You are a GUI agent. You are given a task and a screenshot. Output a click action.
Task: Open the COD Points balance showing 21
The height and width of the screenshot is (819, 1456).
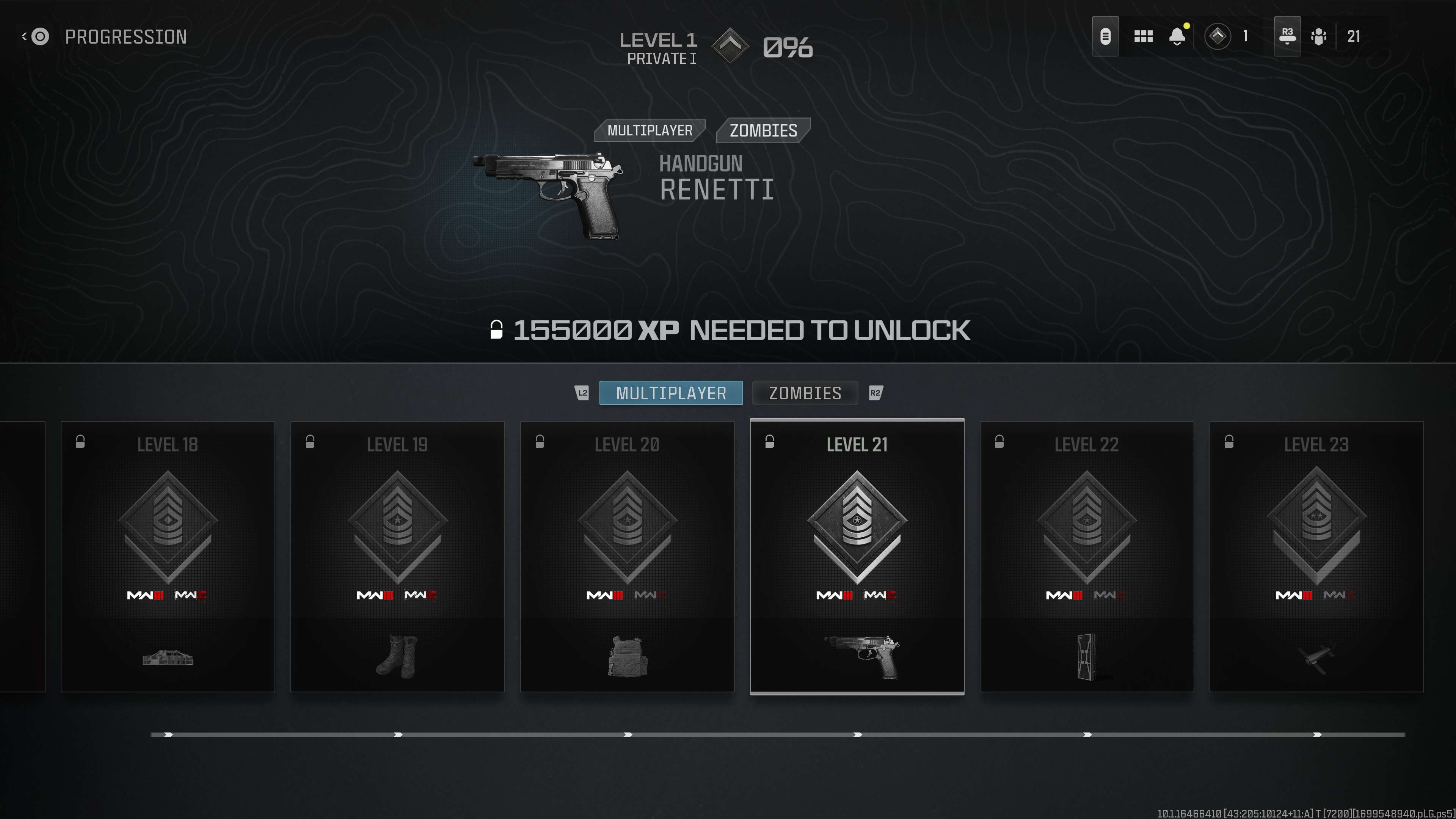1337,36
